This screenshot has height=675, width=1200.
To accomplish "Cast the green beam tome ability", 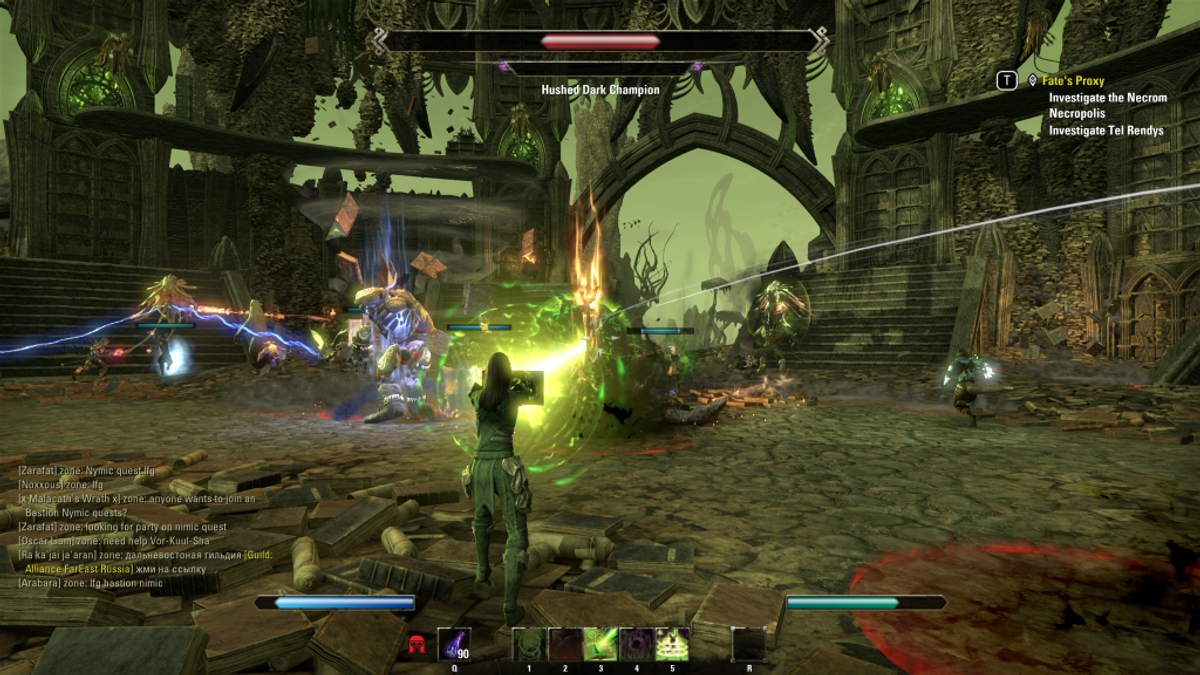I will coord(601,644).
